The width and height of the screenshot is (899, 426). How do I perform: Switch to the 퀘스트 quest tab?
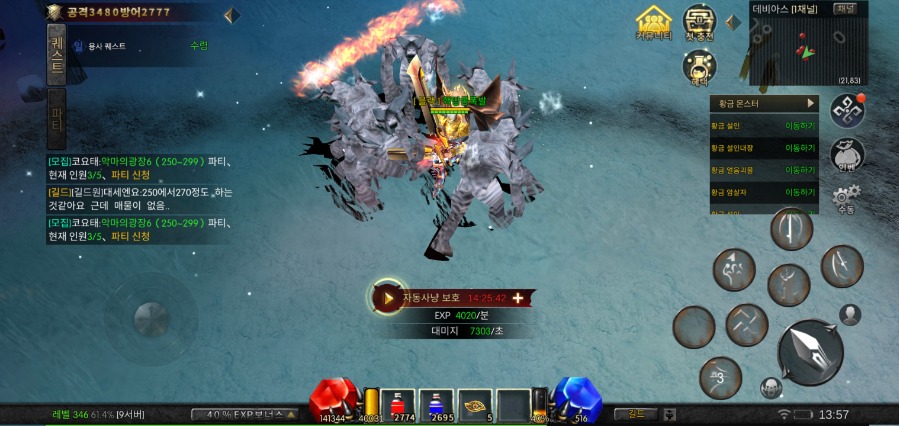coord(58,53)
